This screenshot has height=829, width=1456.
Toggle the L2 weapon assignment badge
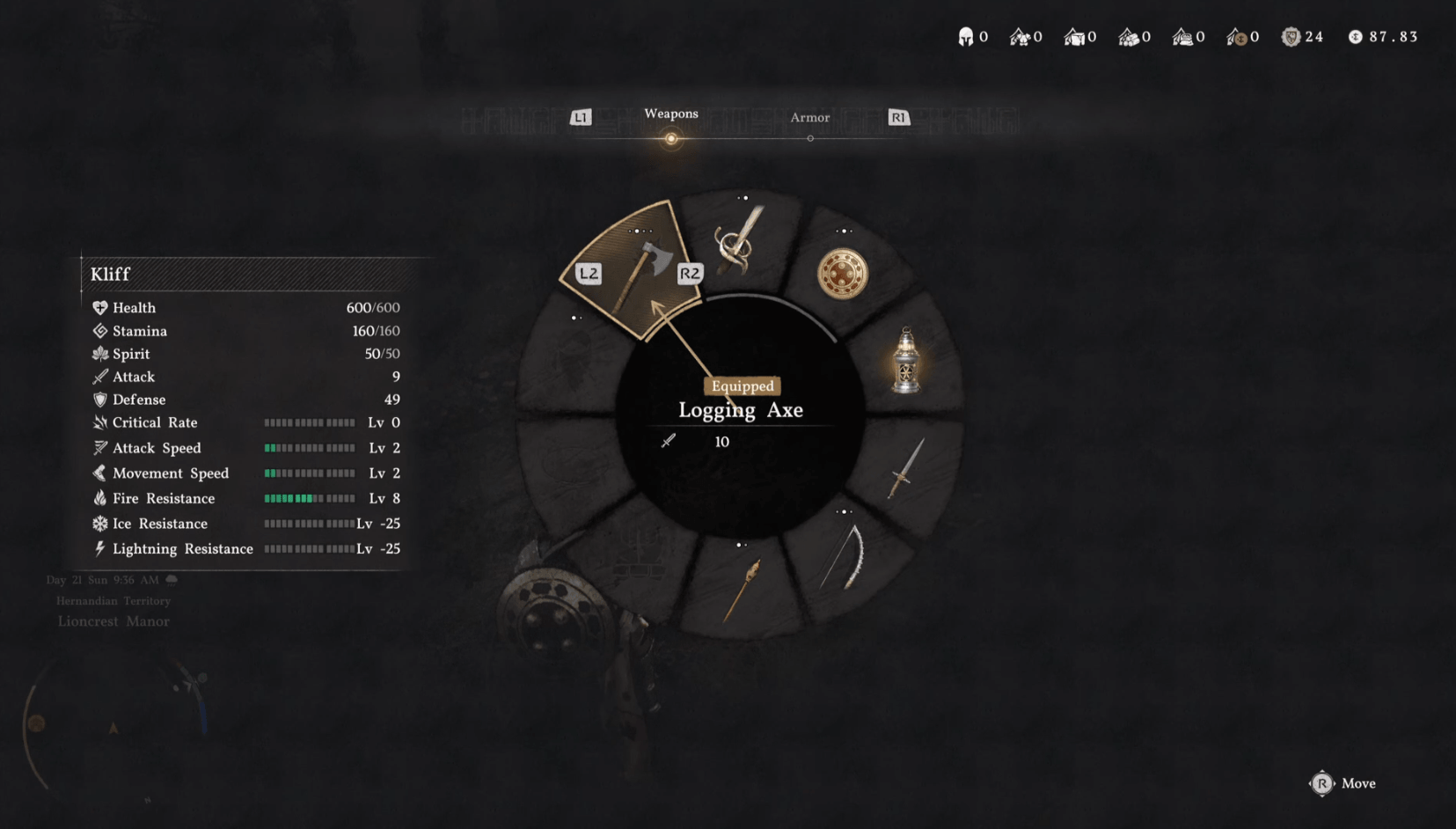[587, 274]
